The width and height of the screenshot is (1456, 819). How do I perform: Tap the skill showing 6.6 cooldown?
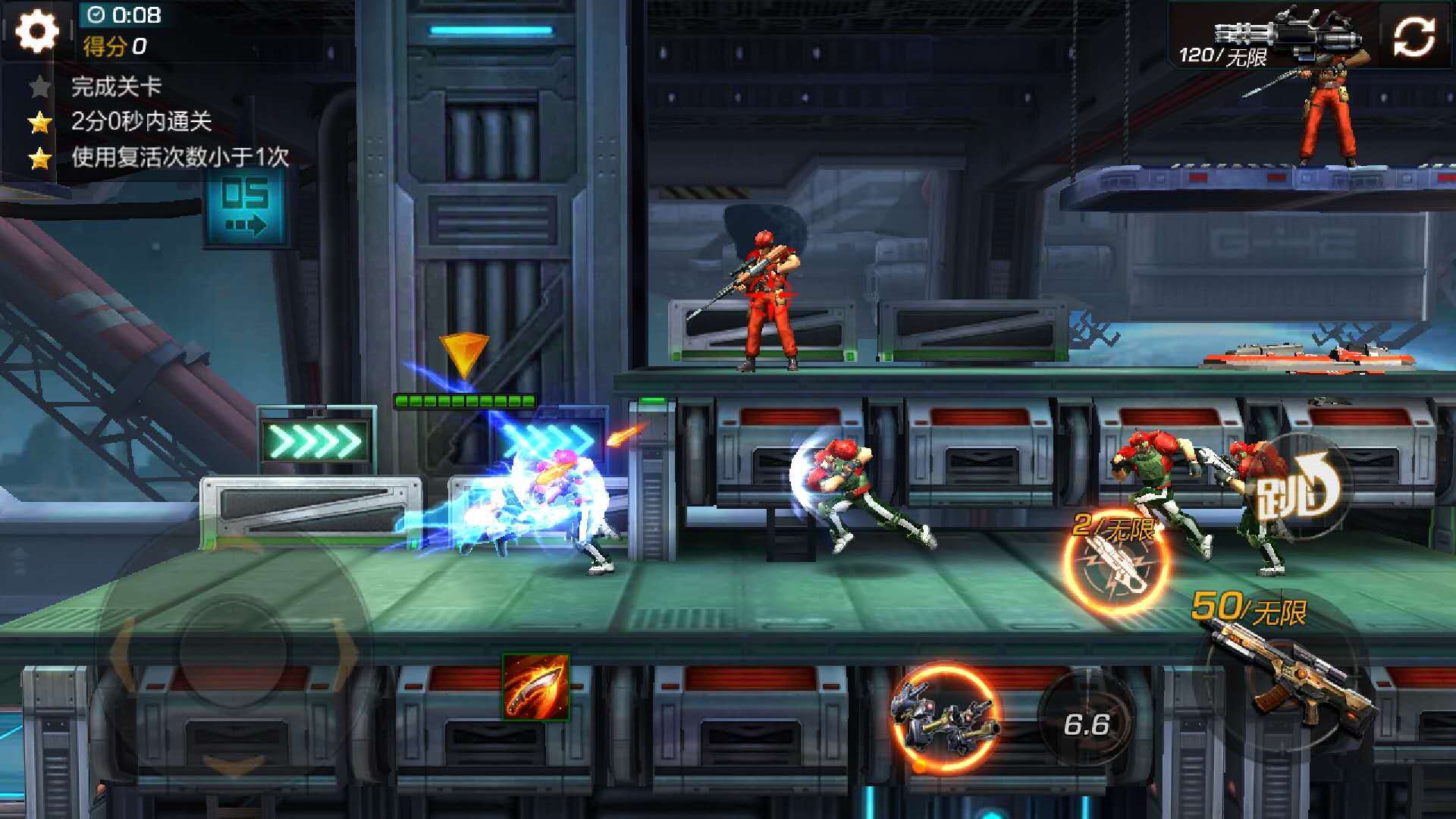1086,723
